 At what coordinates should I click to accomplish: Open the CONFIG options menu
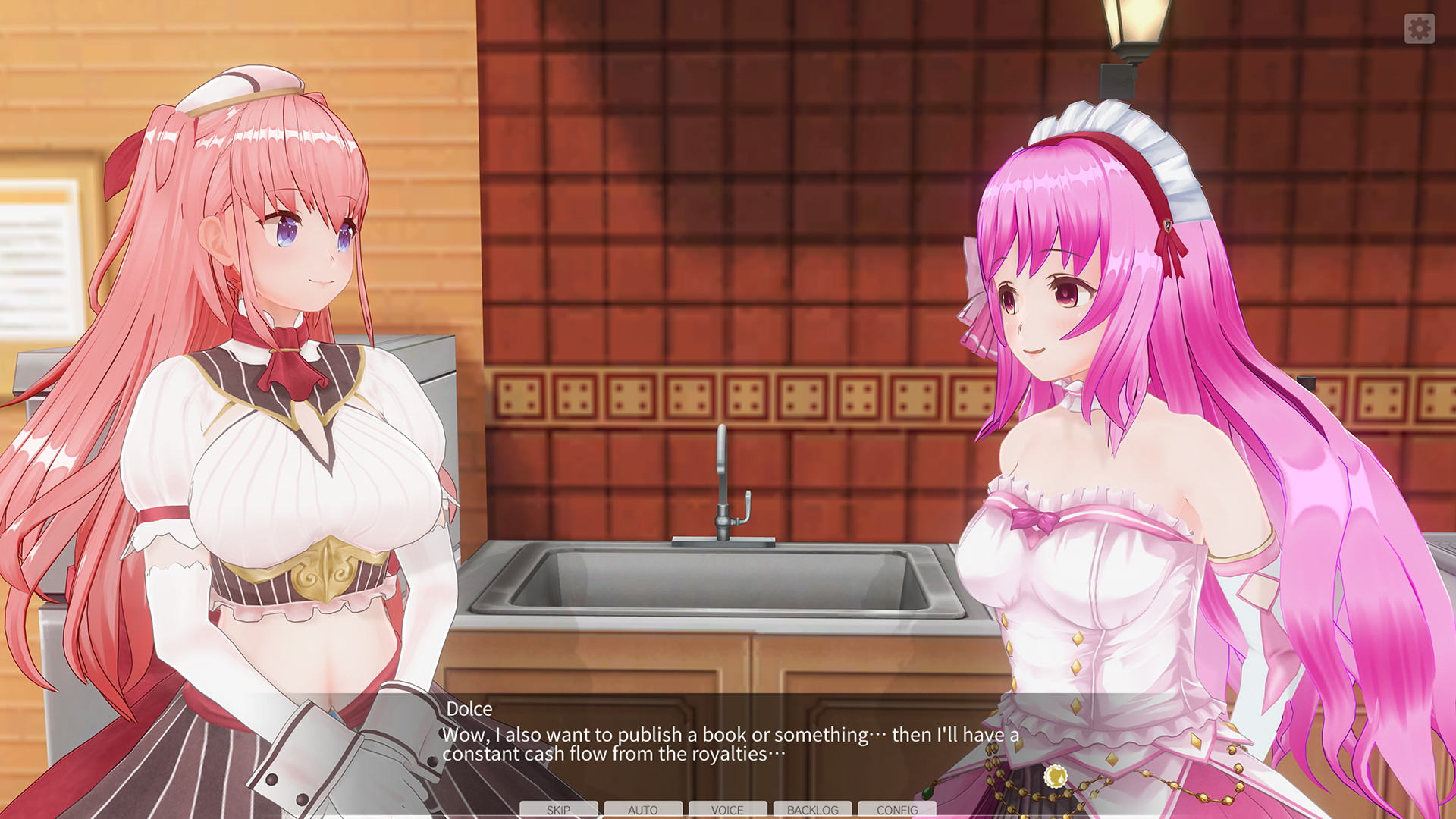click(x=897, y=810)
